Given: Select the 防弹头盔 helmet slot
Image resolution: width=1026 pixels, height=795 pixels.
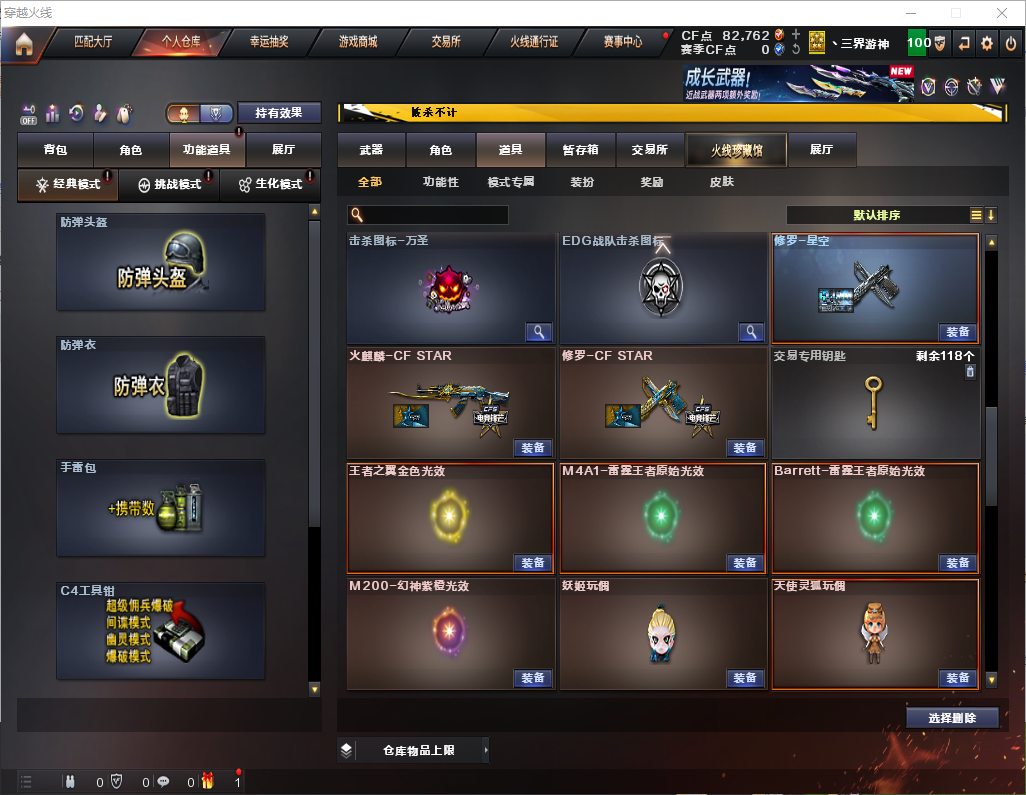Looking at the screenshot, I should coord(161,262).
